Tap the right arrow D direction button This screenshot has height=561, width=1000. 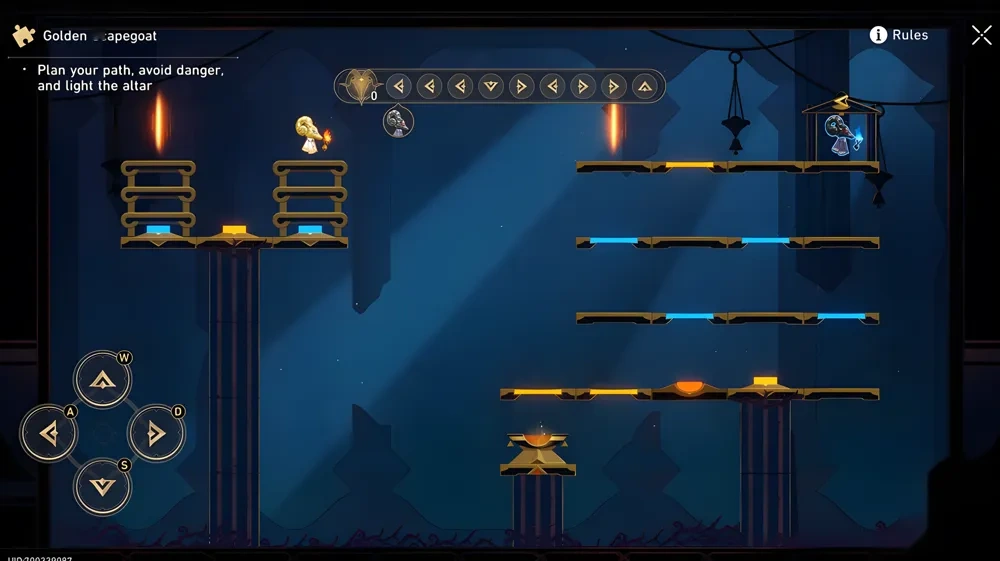[157, 433]
